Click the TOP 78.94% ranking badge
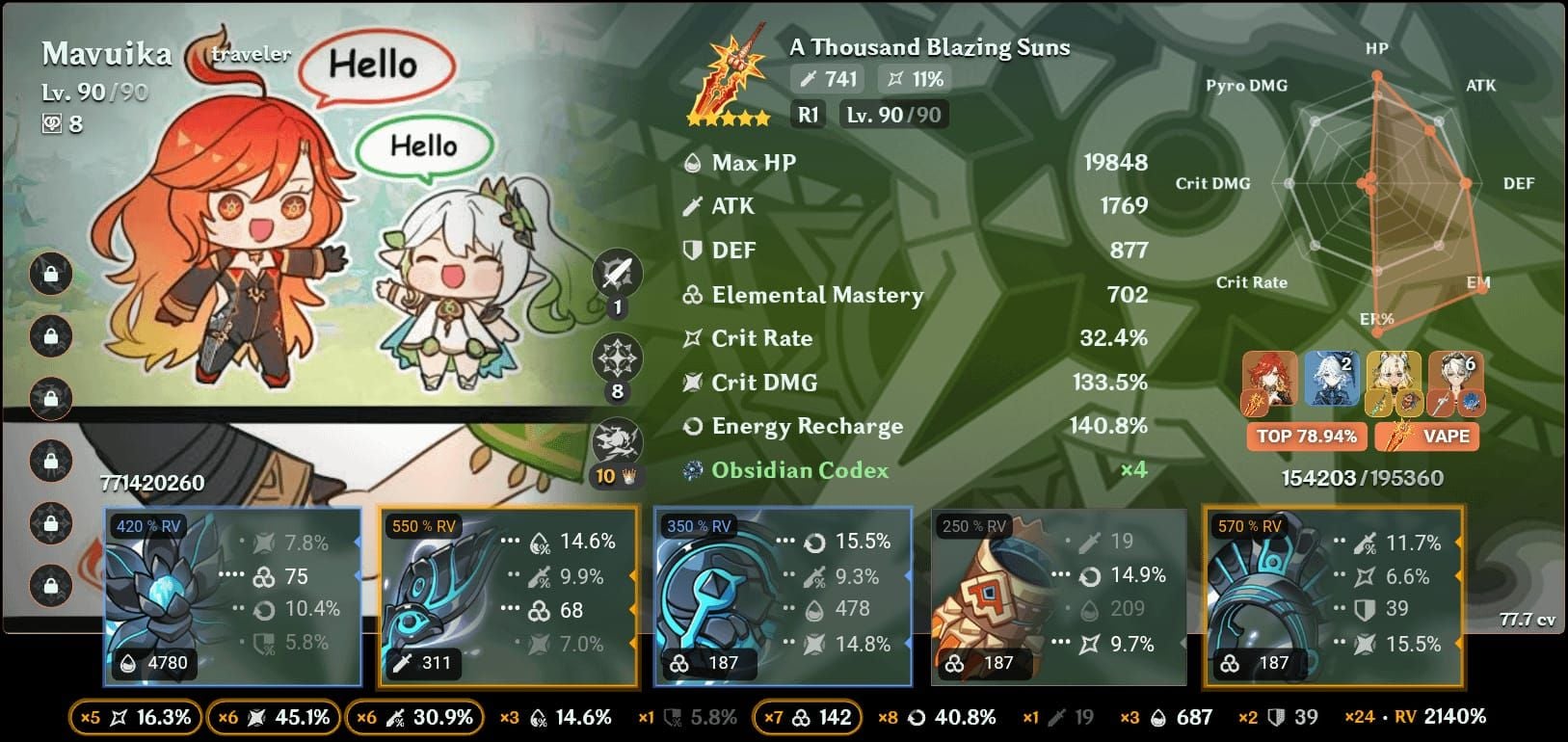The image size is (1568, 742). pyautogui.click(x=1306, y=437)
